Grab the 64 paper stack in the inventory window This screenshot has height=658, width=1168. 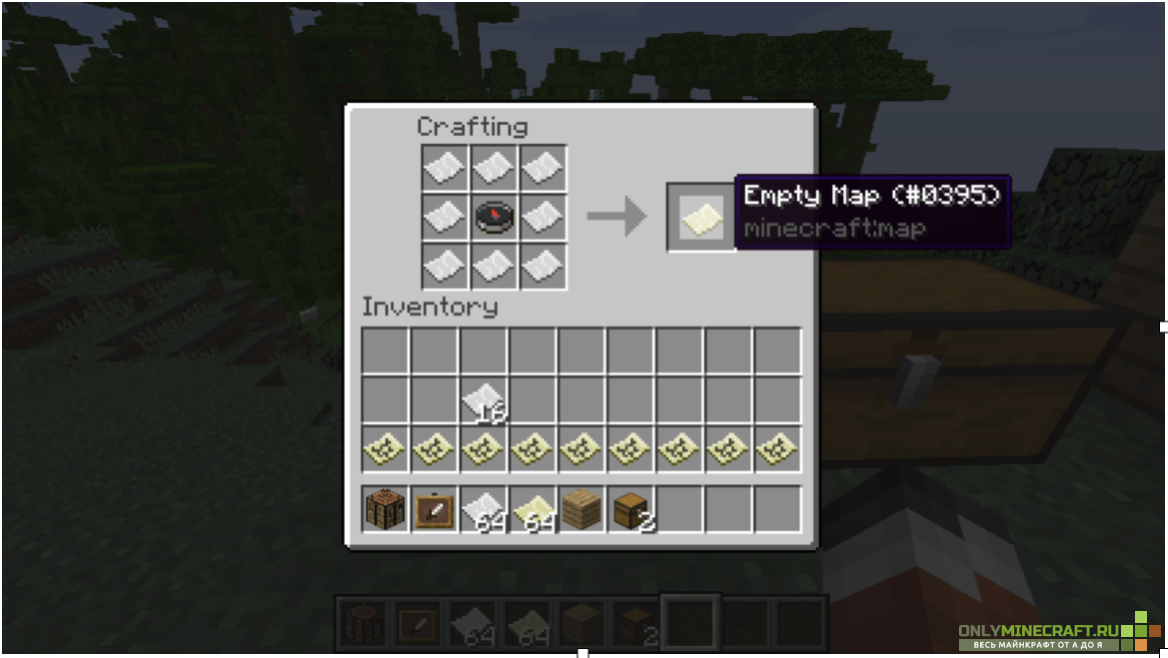(x=484, y=509)
